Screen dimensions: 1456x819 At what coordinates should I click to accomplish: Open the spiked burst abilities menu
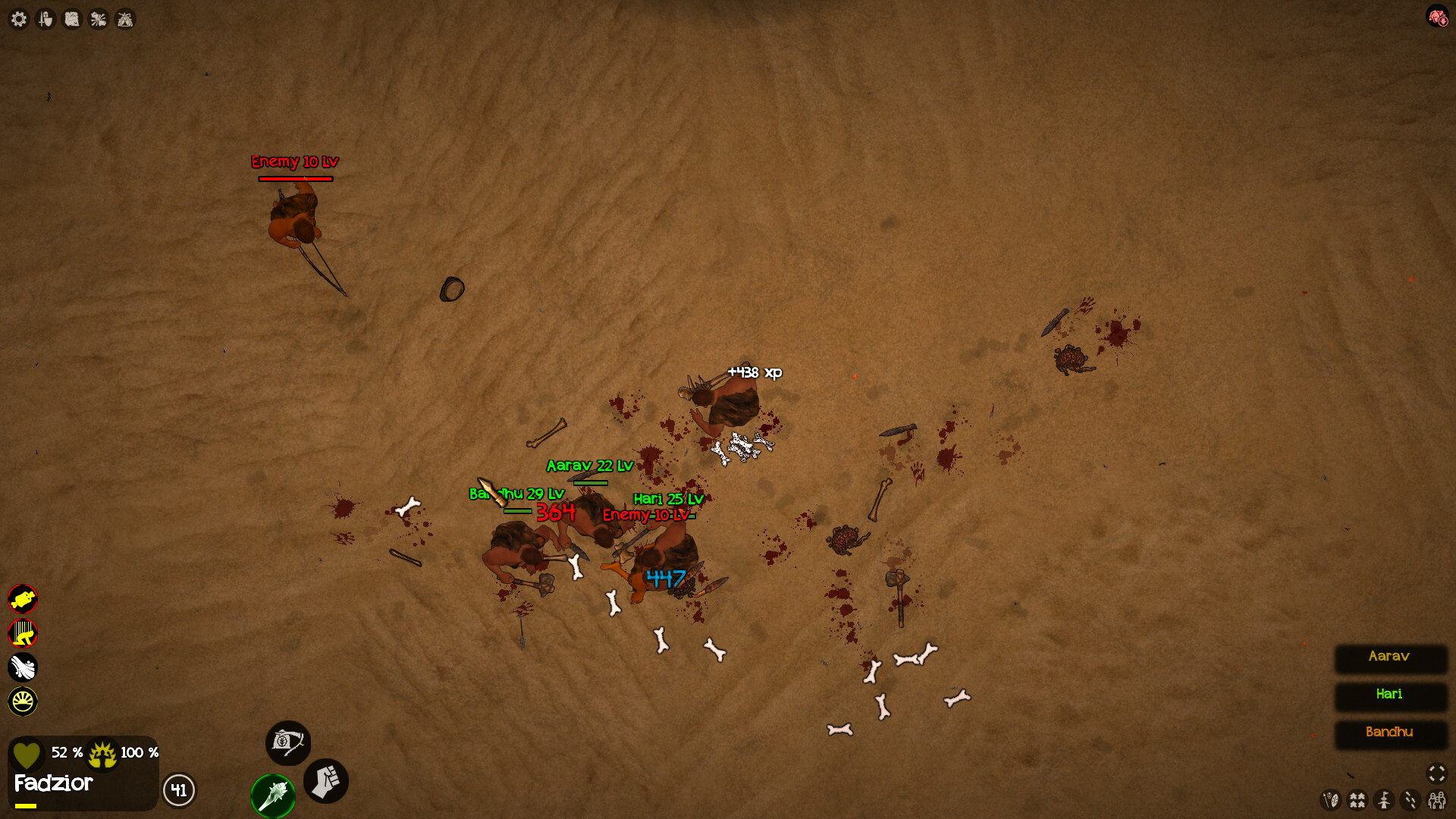click(98, 19)
